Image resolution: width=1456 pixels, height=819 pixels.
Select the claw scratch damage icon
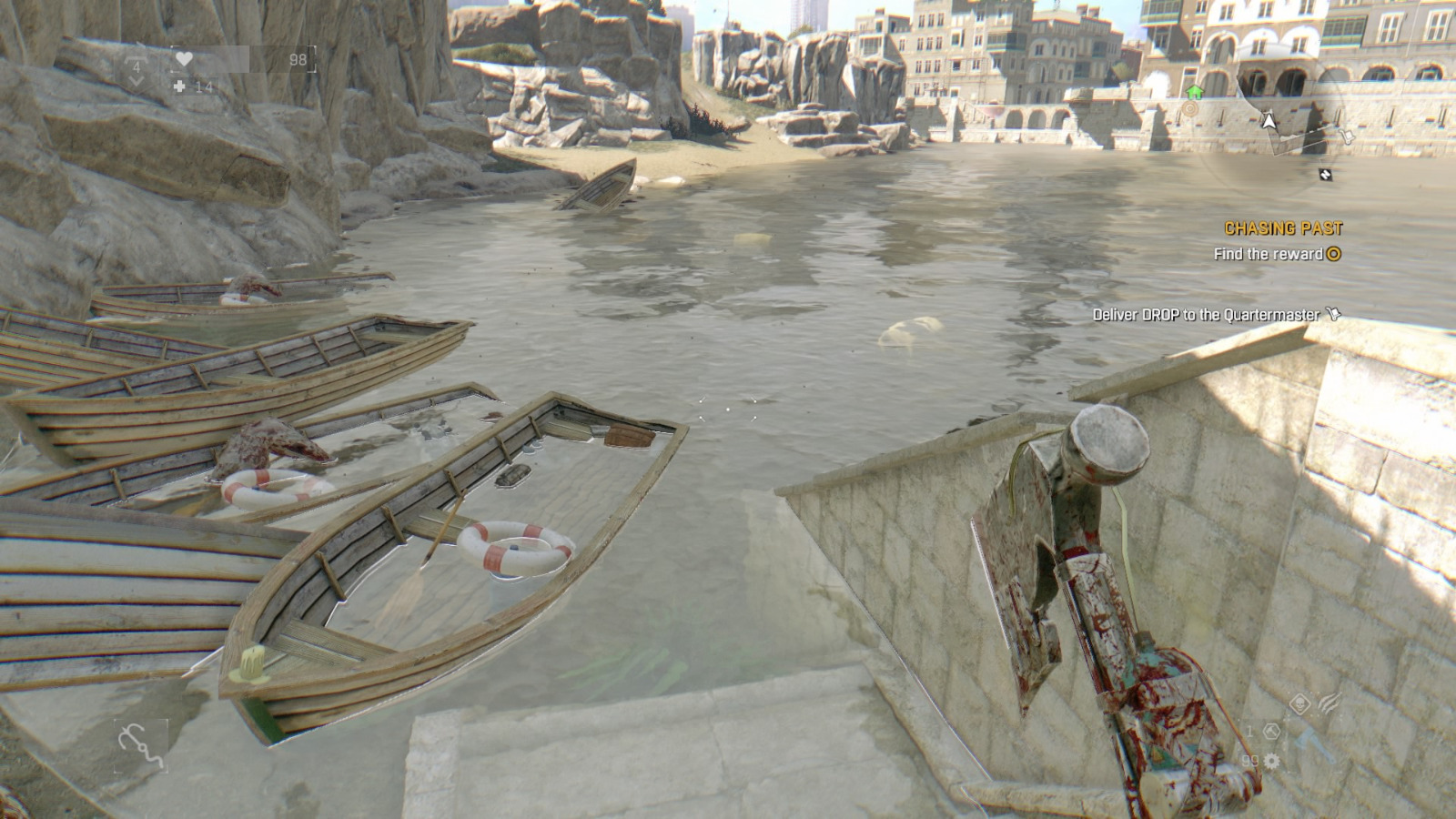[1330, 703]
